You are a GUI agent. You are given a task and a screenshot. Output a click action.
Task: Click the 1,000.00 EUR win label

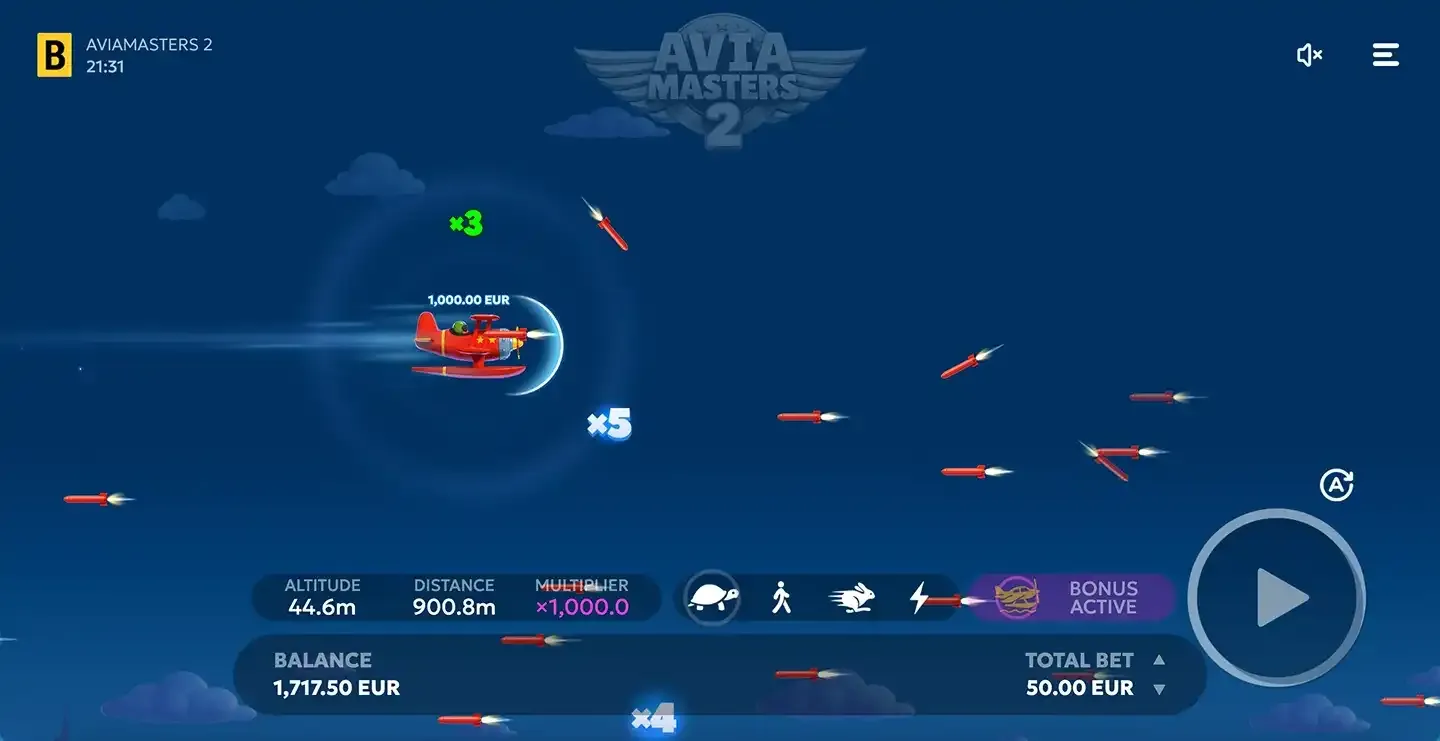pos(467,299)
